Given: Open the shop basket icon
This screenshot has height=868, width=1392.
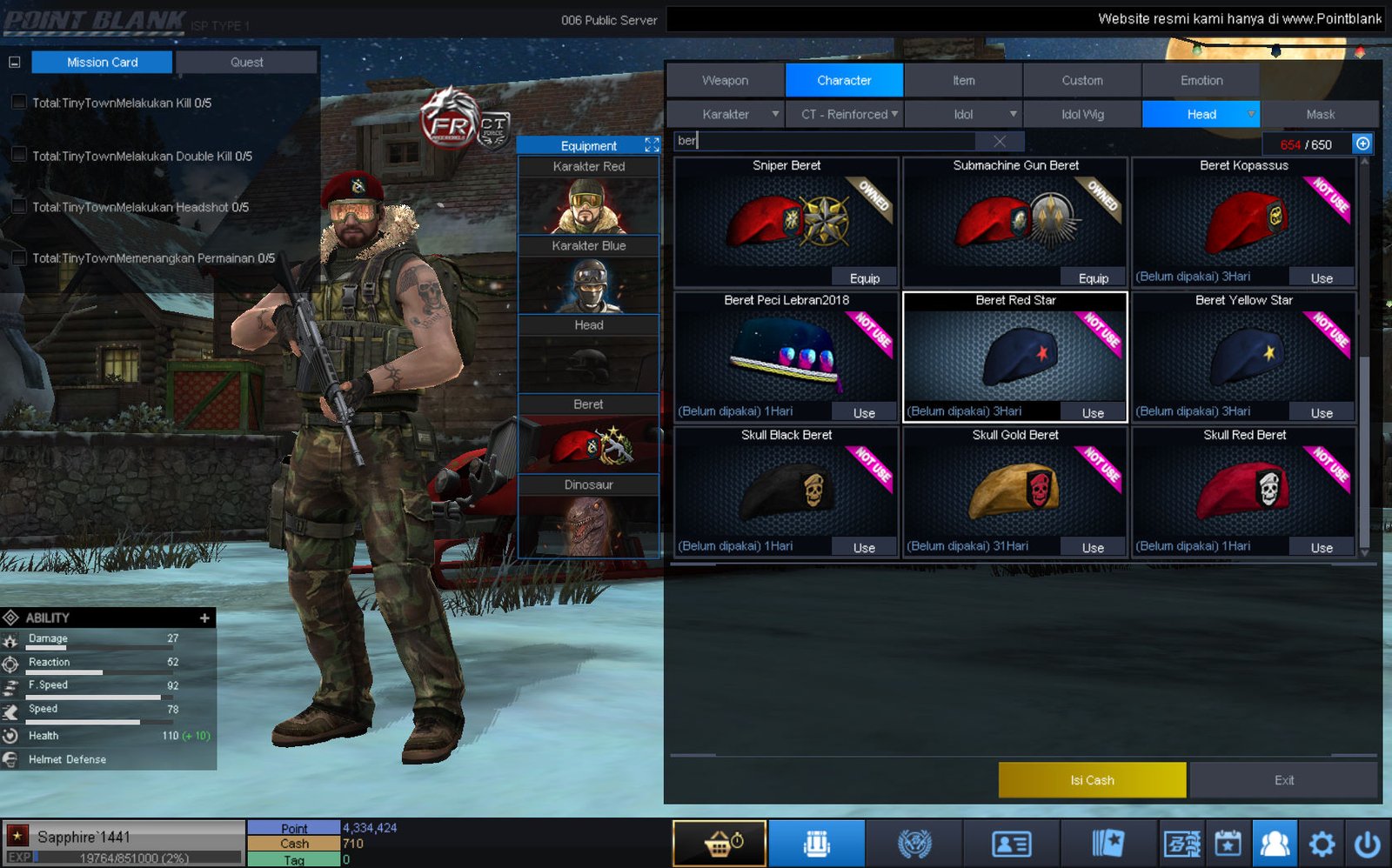Looking at the screenshot, I should point(720,844).
